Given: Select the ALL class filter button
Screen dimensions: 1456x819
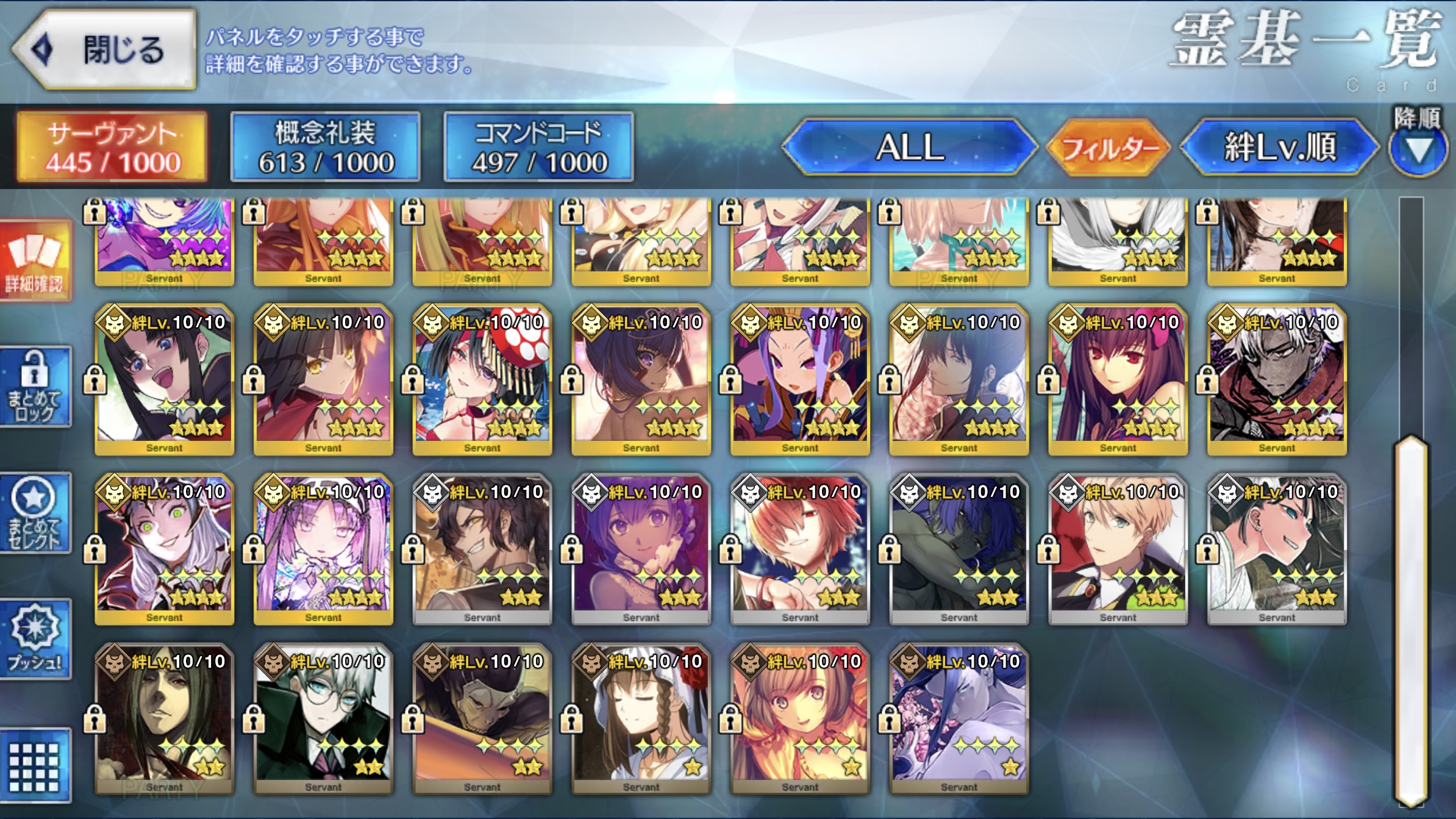Looking at the screenshot, I should [x=910, y=147].
